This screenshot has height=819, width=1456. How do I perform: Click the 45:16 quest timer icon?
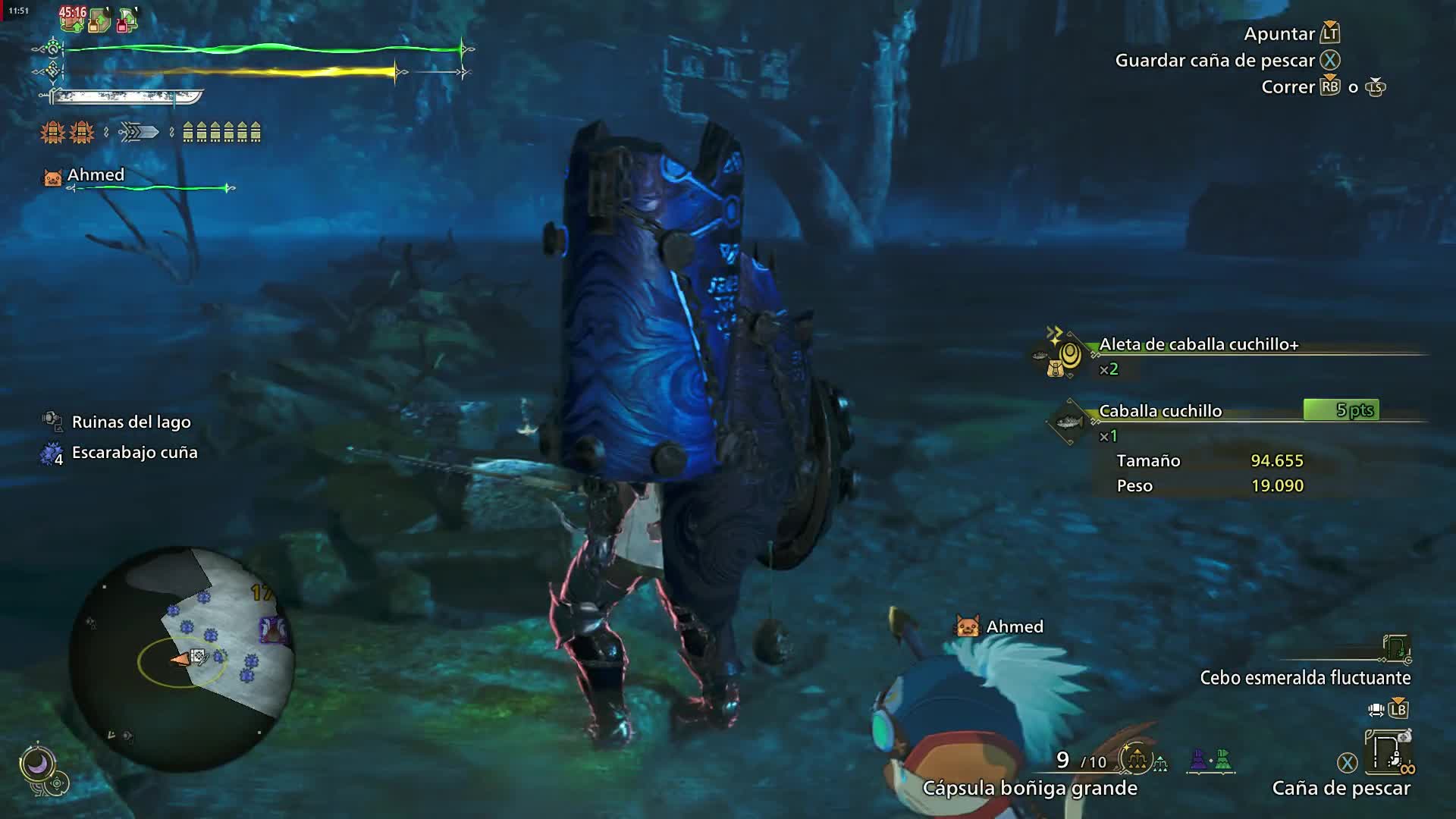coord(74,13)
